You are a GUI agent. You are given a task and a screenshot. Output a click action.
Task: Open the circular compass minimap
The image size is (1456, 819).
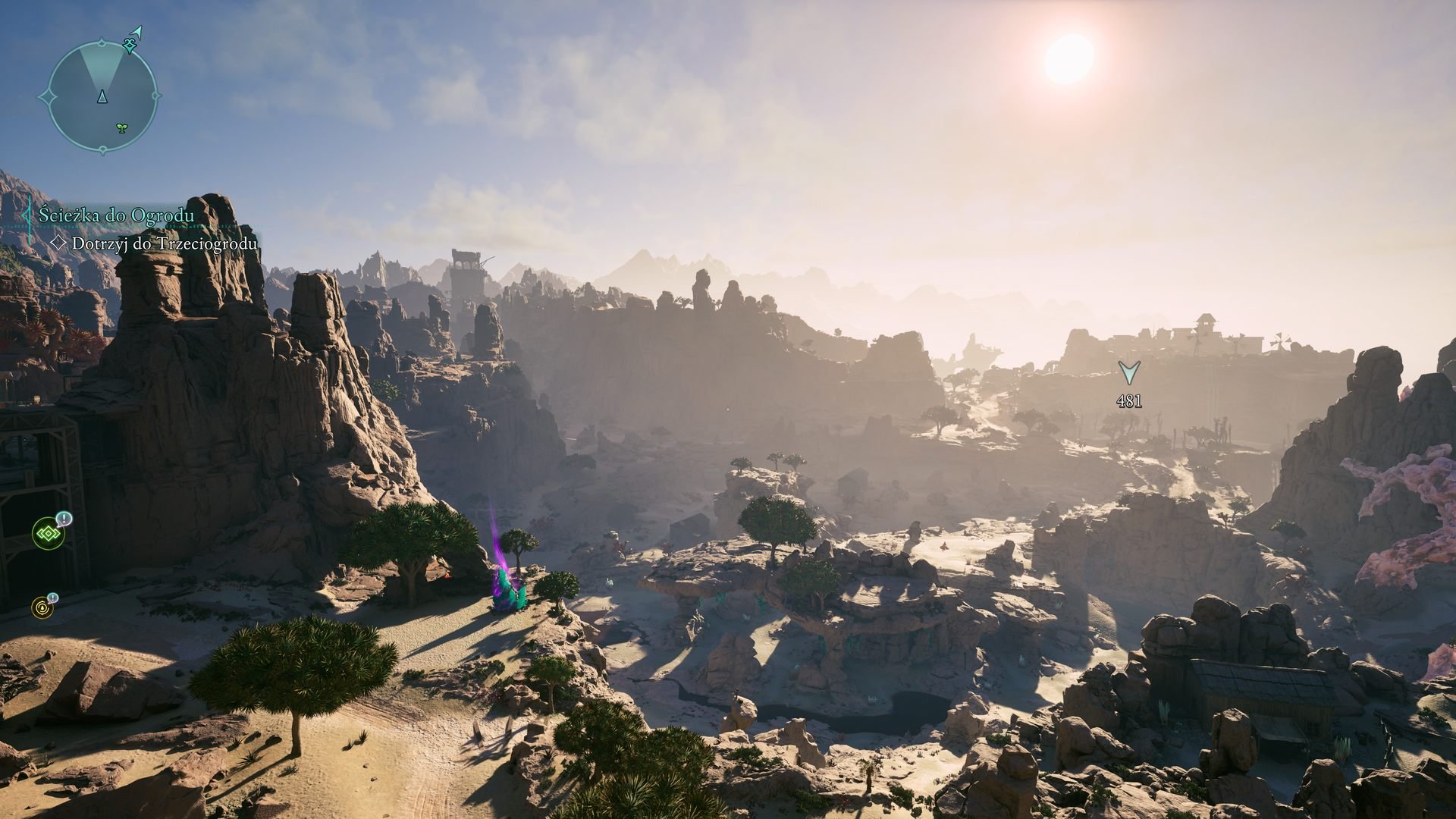[102, 97]
